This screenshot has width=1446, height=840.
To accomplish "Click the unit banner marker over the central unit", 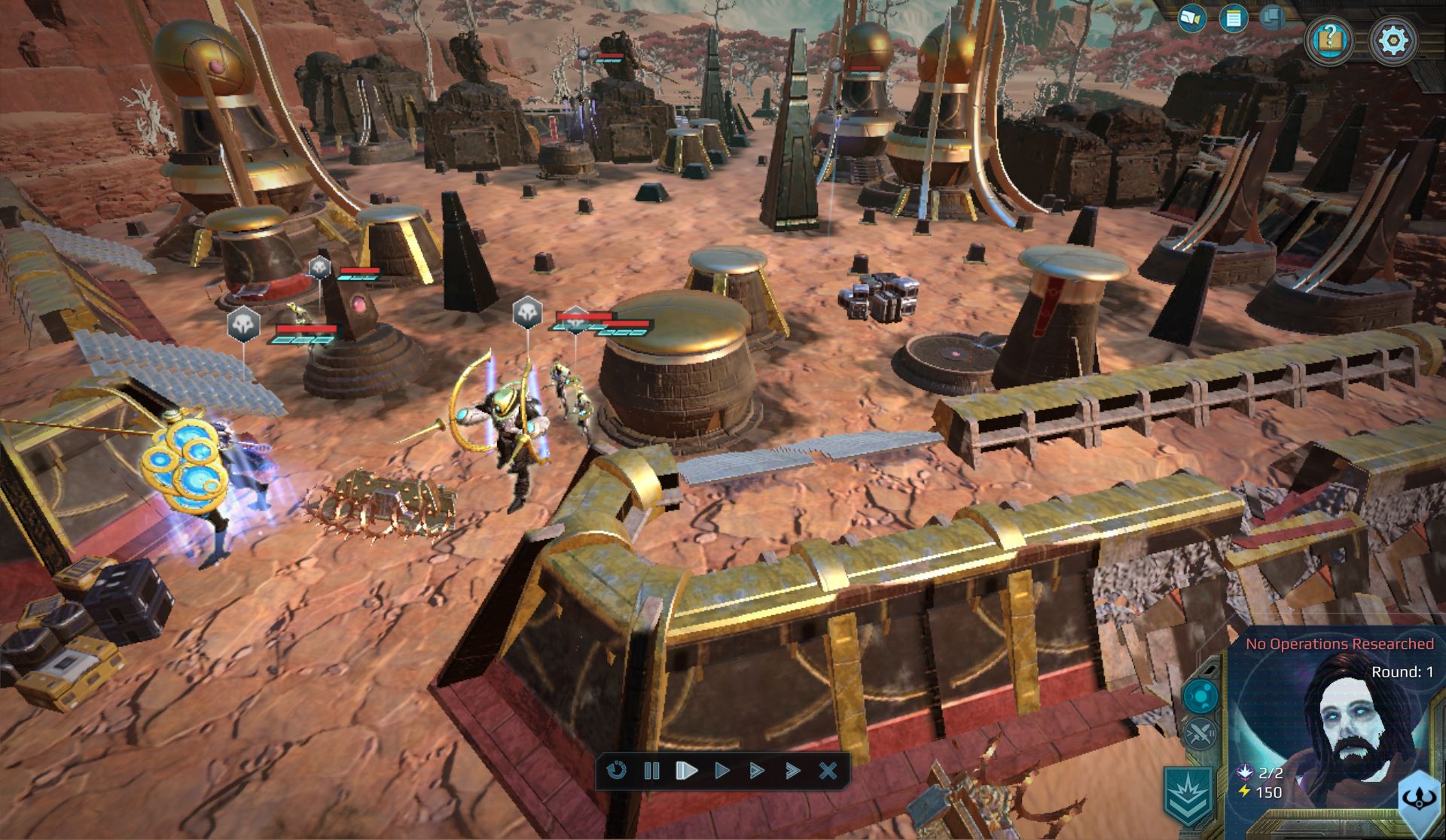I will tap(576, 318).
